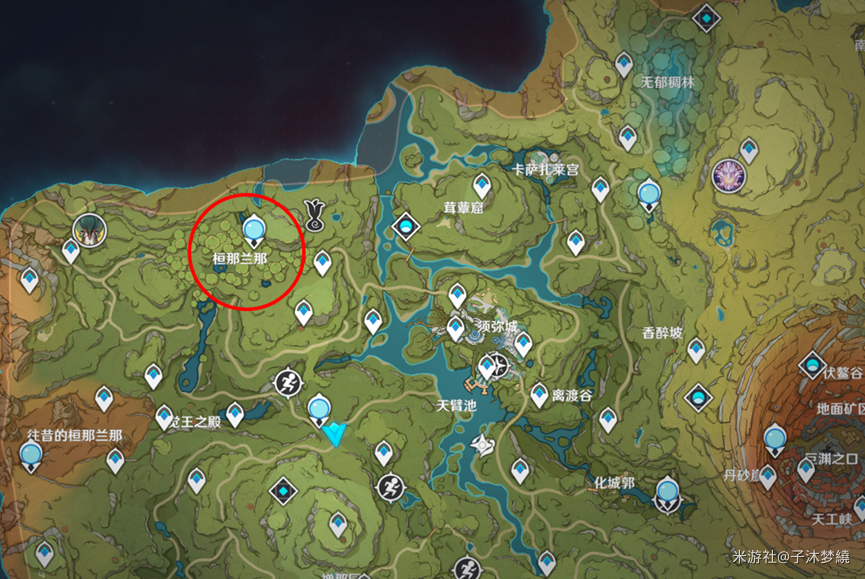The image size is (865, 579).
Task: Click the teleport waypoint beside 离渡谷
Action: pyautogui.click(x=540, y=395)
